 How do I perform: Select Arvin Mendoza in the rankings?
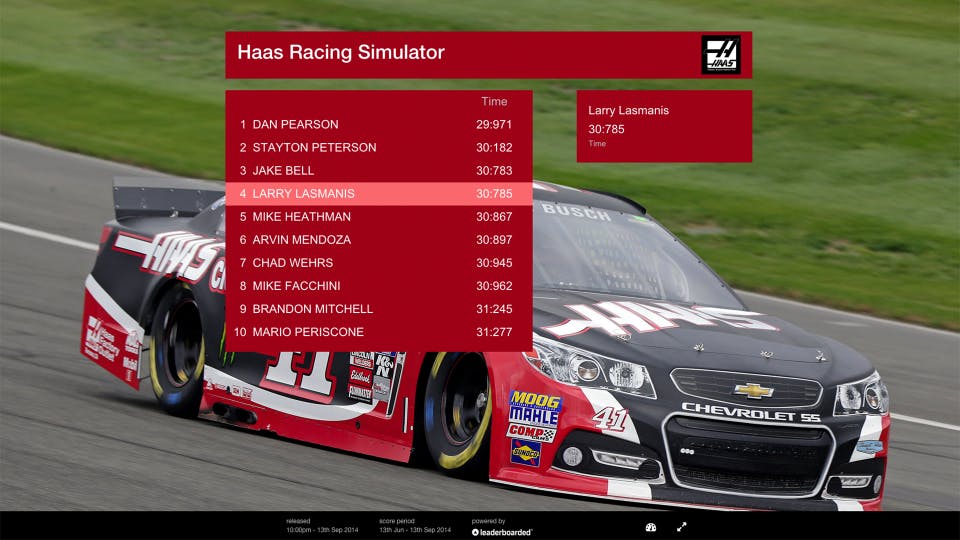pos(378,240)
